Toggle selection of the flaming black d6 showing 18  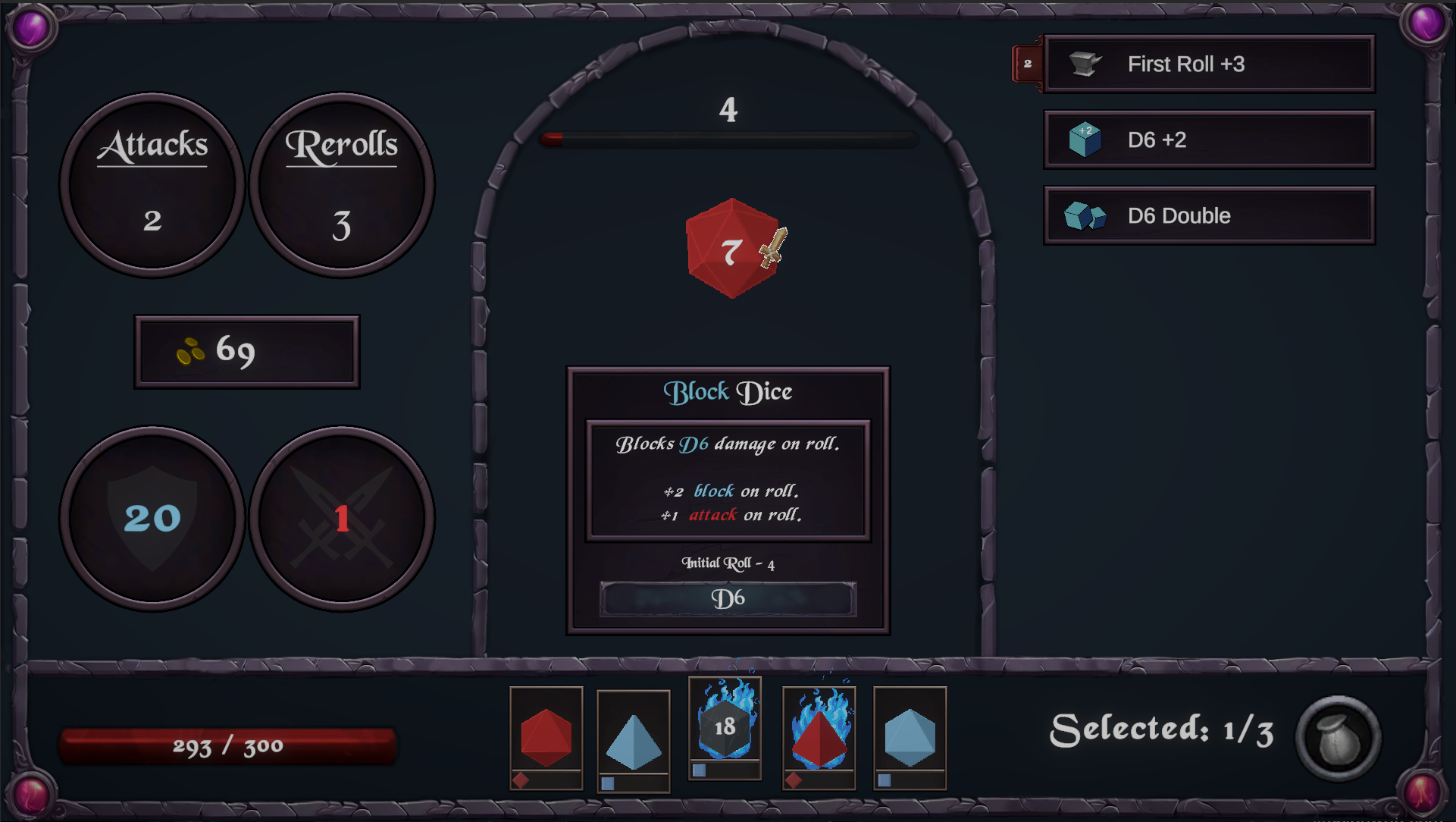click(724, 728)
